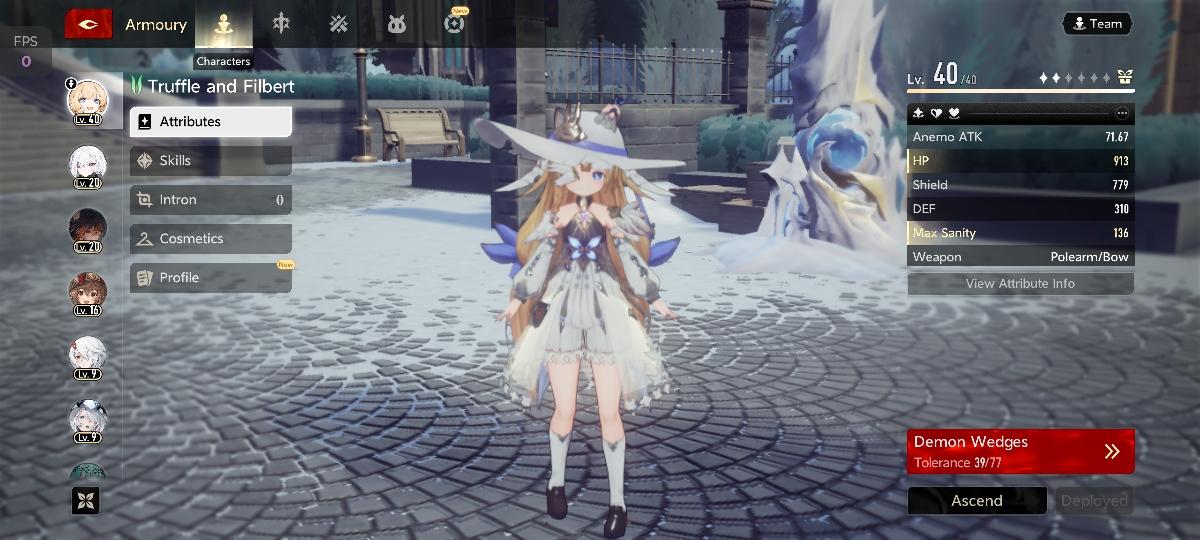The height and width of the screenshot is (540, 1200).
Task: Open the circular tab marked New
Action: point(454,24)
